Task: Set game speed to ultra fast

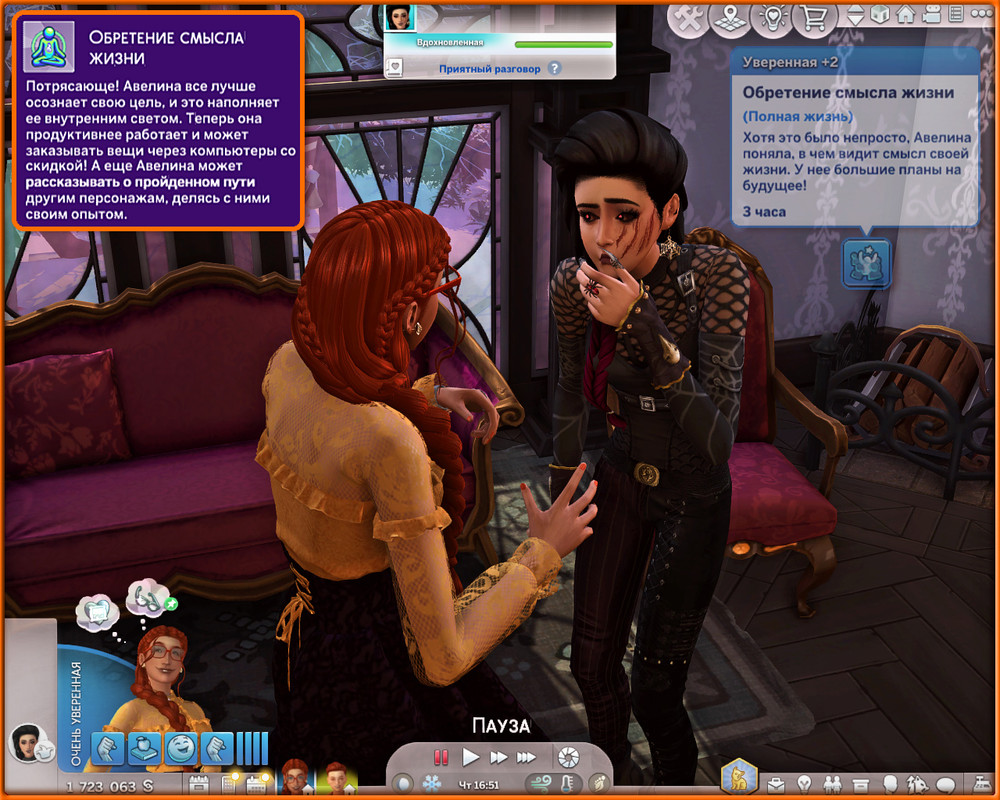Action: point(527,758)
